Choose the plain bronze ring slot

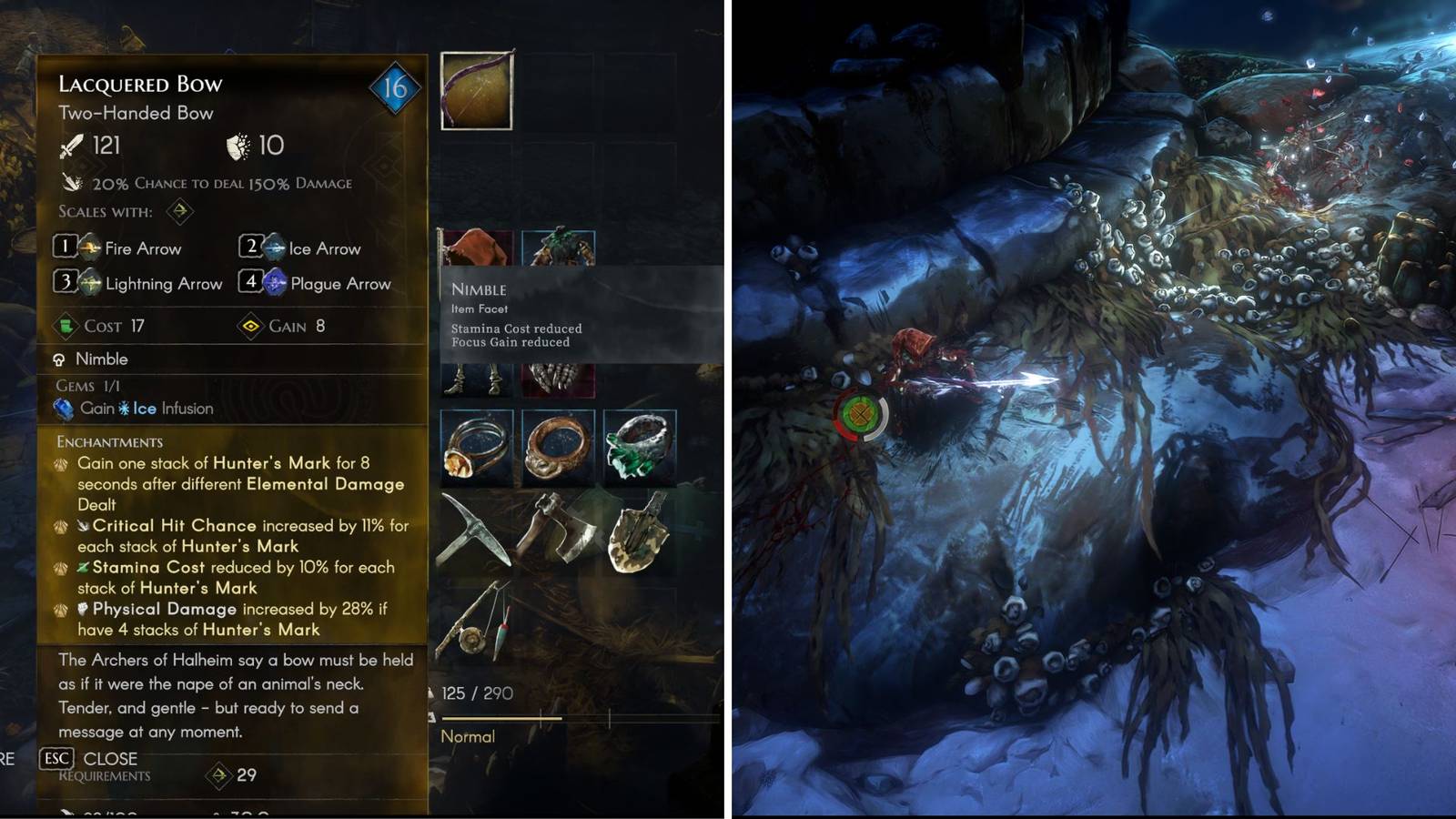tap(559, 447)
